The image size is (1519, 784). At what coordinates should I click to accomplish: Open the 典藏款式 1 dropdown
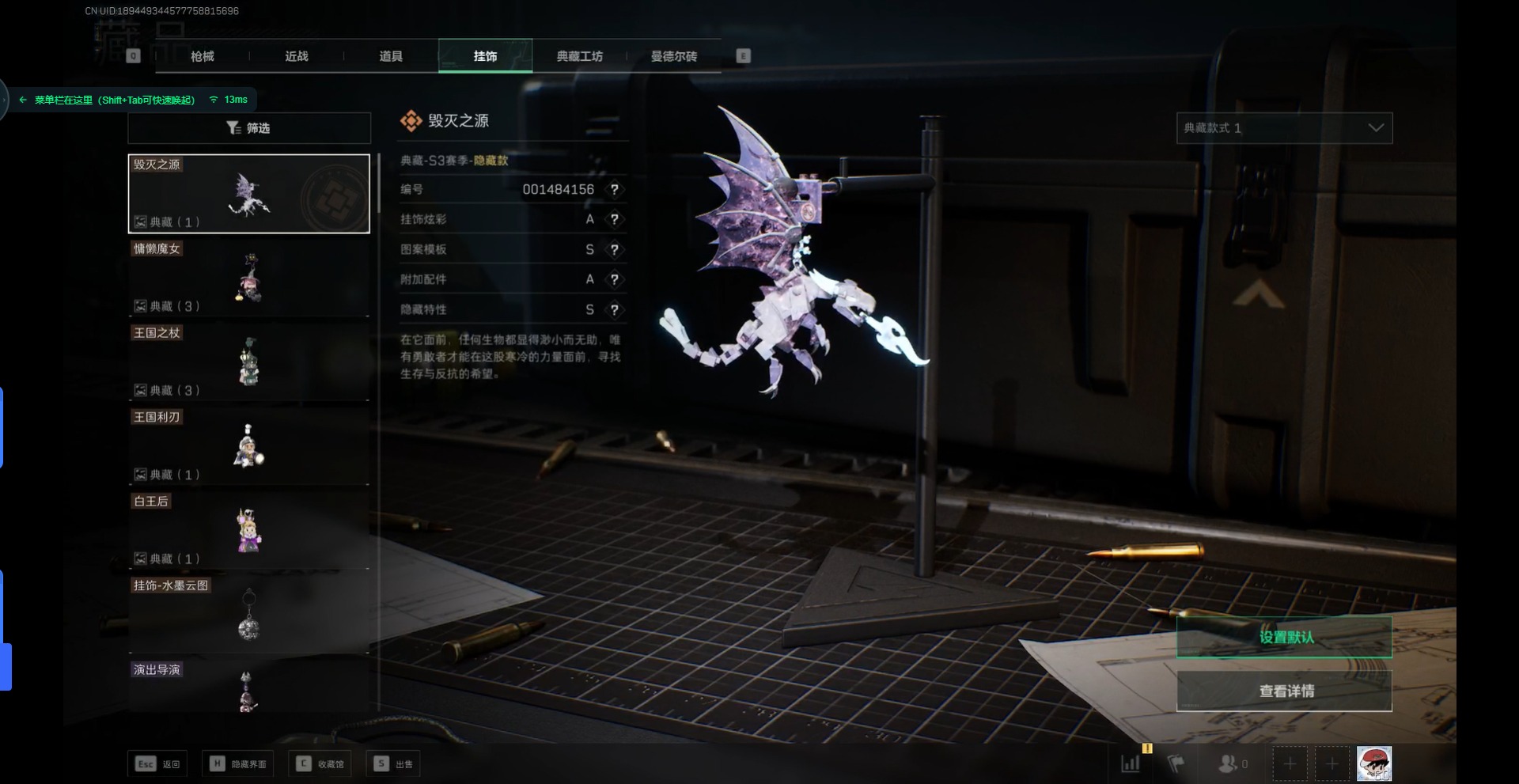pyautogui.click(x=1284, y=128)
